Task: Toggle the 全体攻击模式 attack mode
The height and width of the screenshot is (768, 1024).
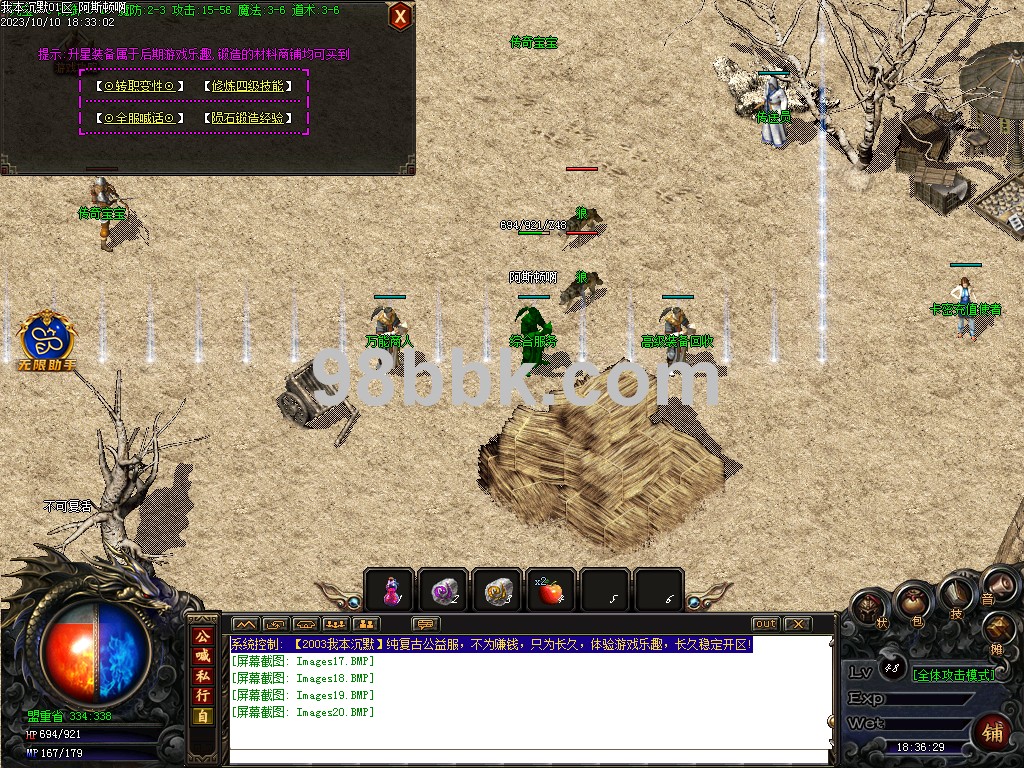Action: pyautogui.click(x=954, y=675)
